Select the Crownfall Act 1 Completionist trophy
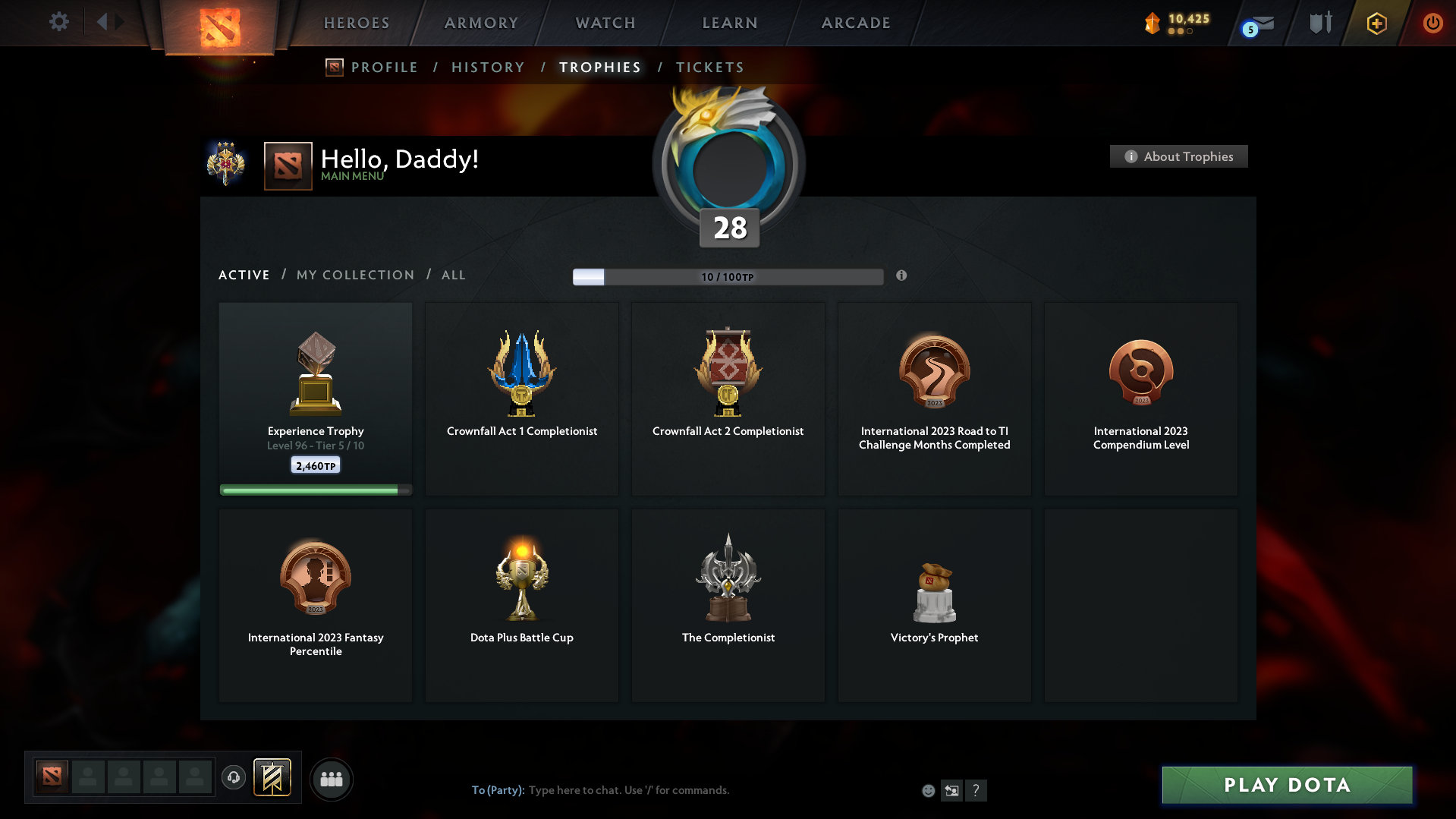 tap(521, 398)
